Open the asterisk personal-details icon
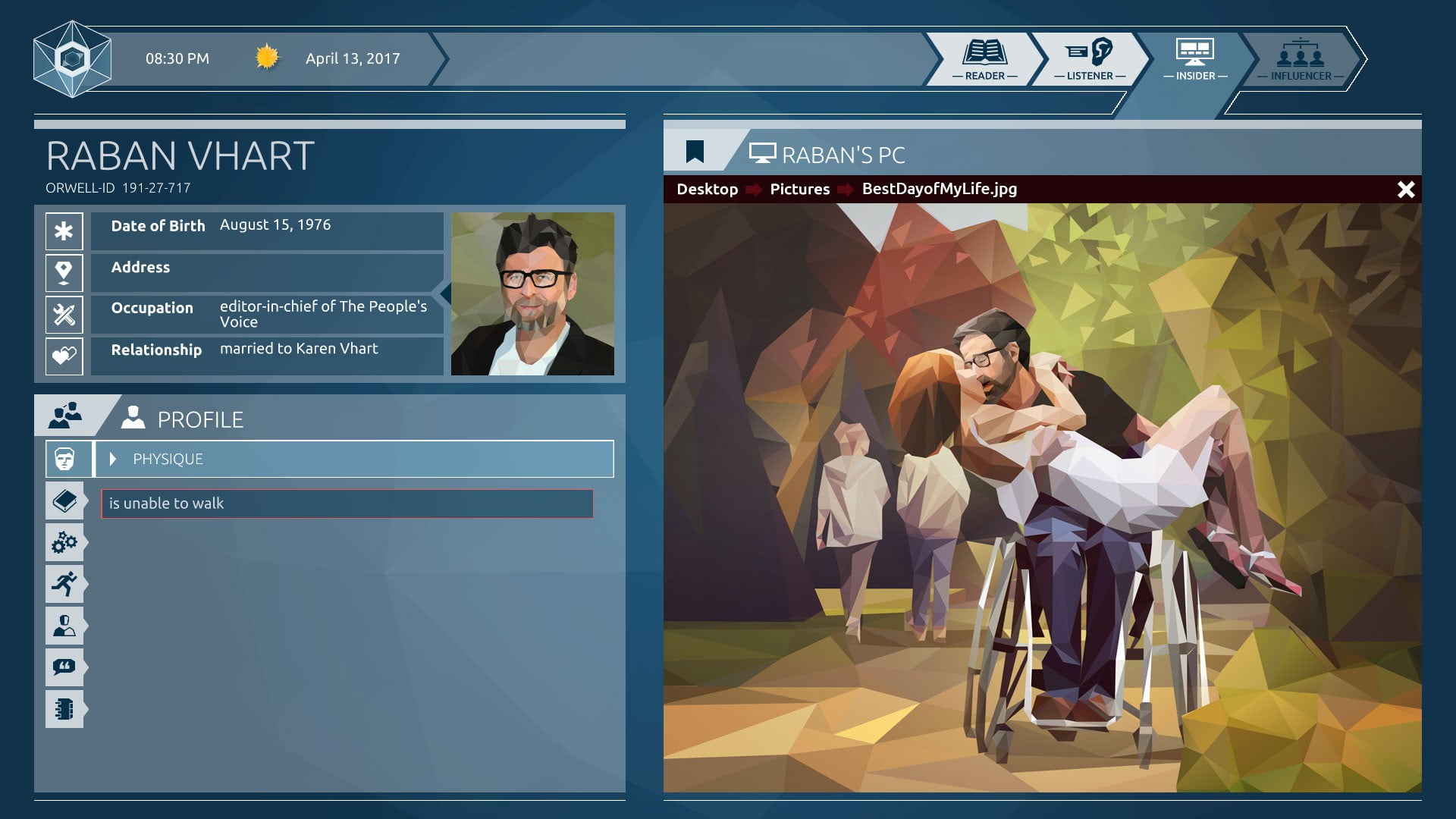Viewport: 1456px width, 819px height. (64, 231)
